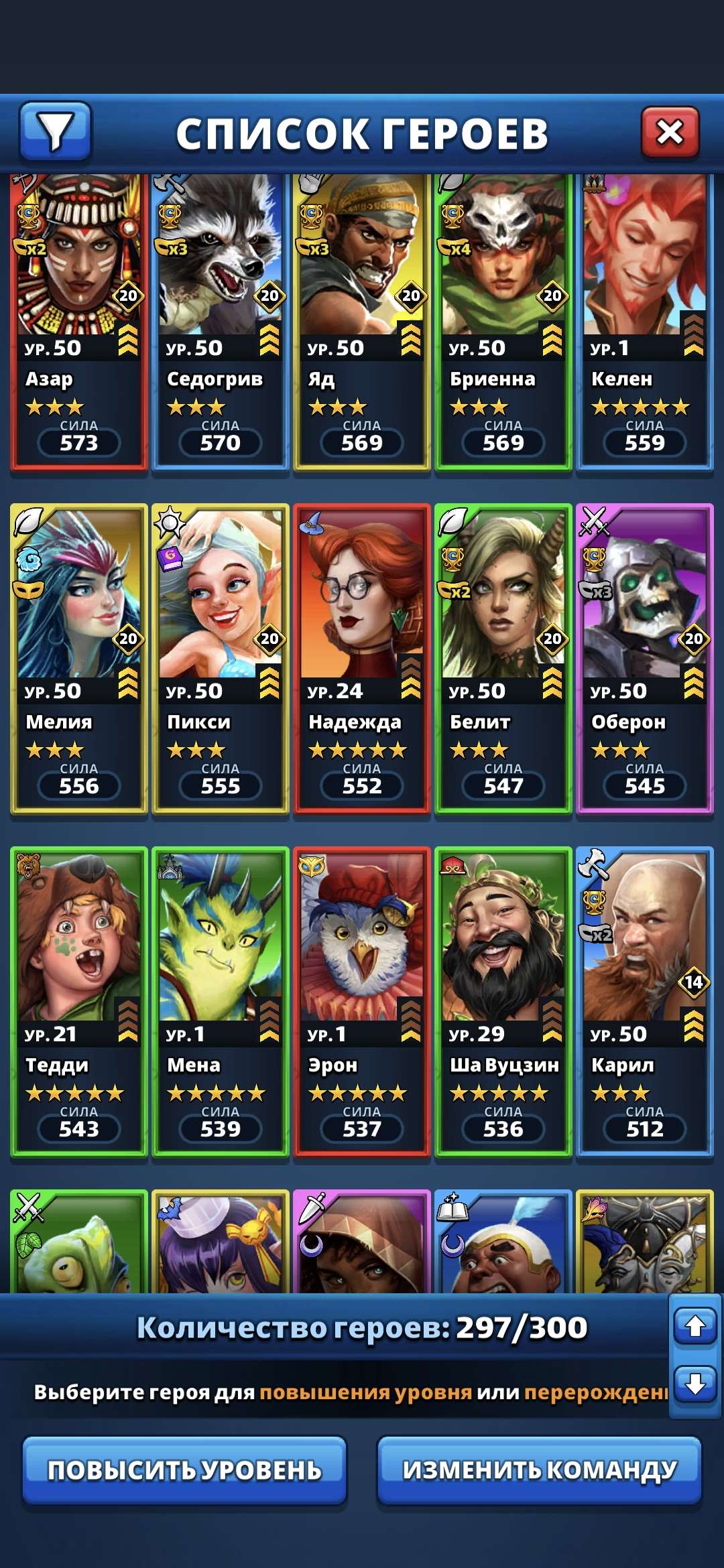Choose the hero card Тедди
The width and height of the screenshot is (724, 1568).
[x=79, y=1001]
